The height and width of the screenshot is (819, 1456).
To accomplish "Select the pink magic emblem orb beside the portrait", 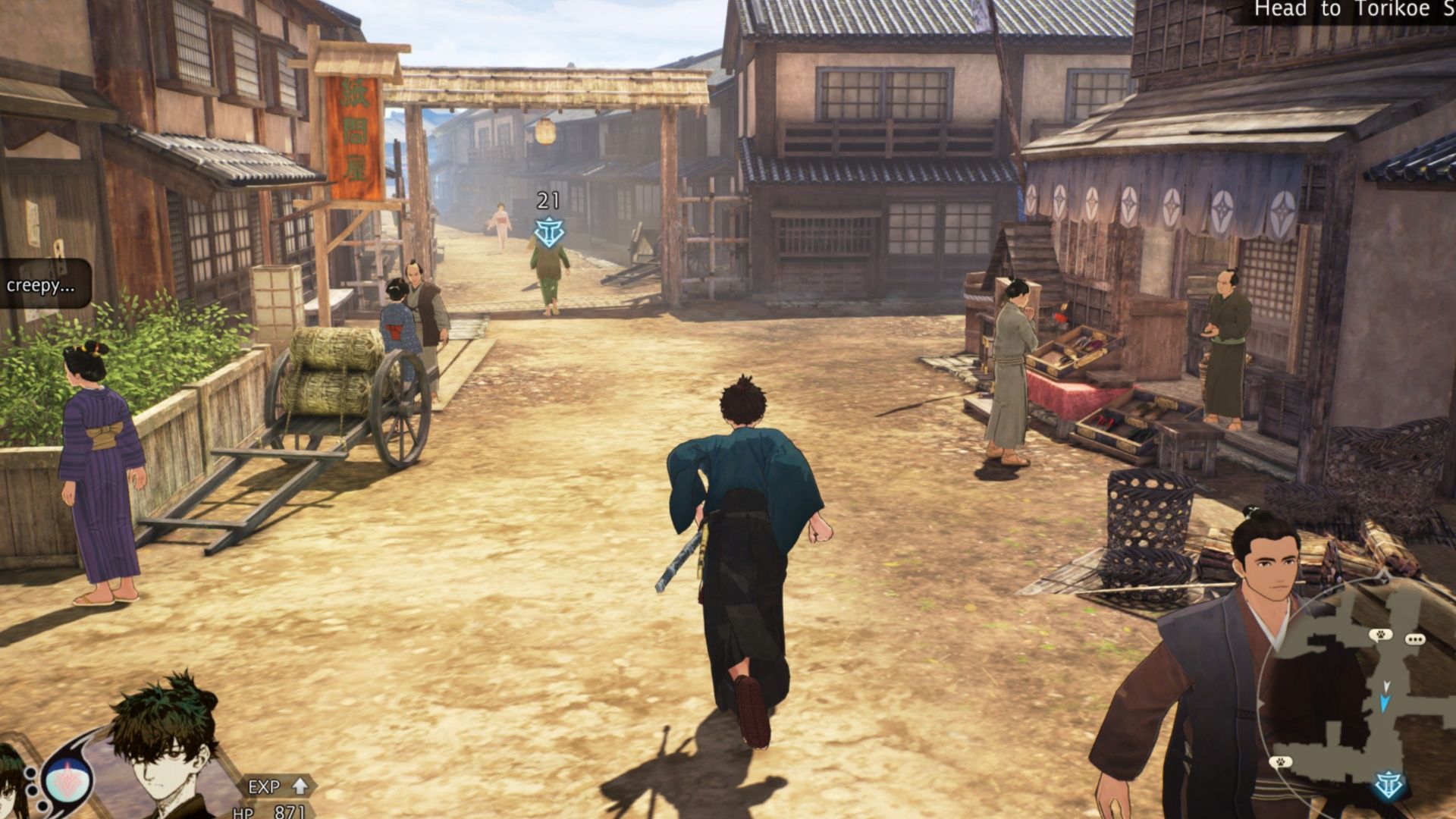I will point(67,781).
